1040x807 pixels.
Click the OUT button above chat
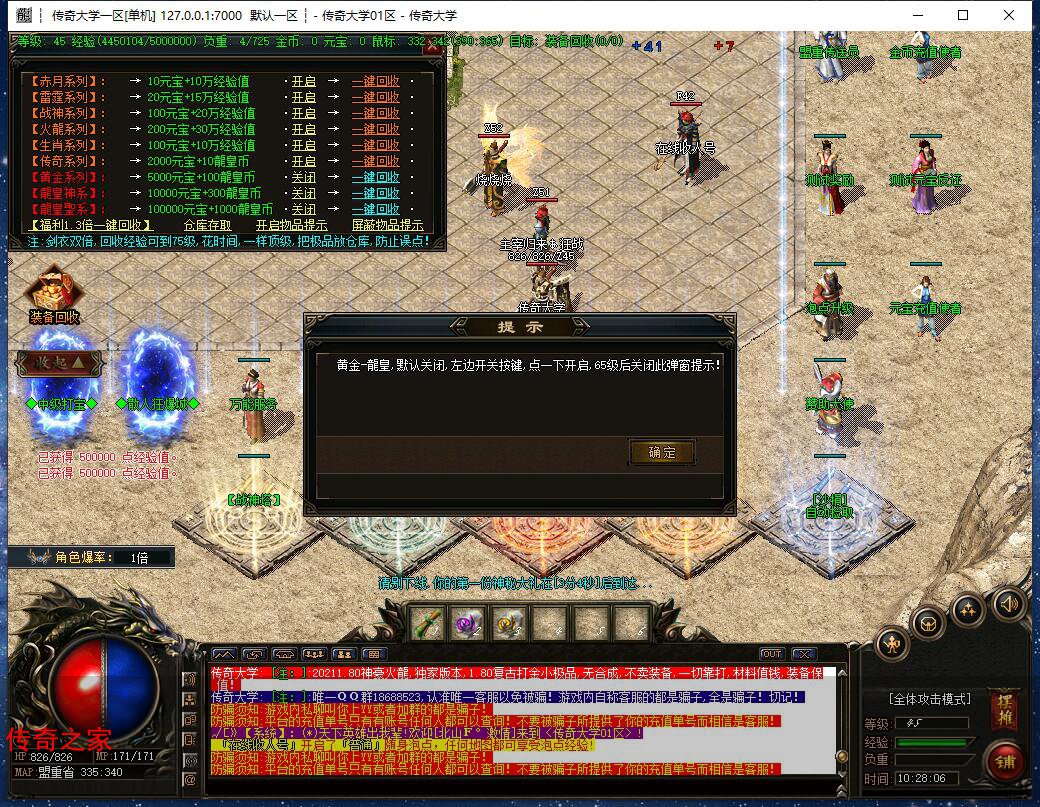click(x=771, y=654)
